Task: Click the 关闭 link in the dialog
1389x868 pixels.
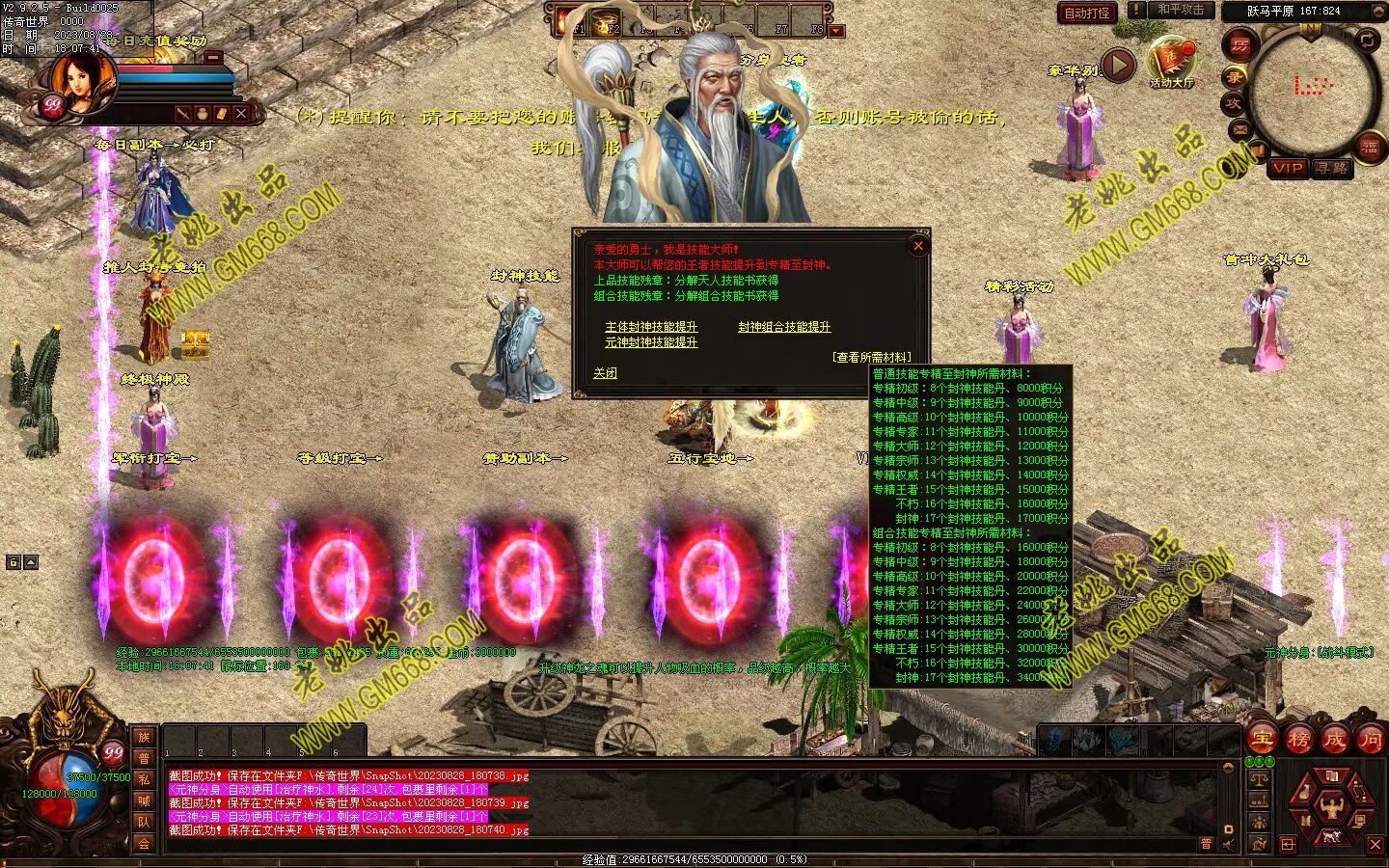Action: pyautogui.click(x=605, y=373)
